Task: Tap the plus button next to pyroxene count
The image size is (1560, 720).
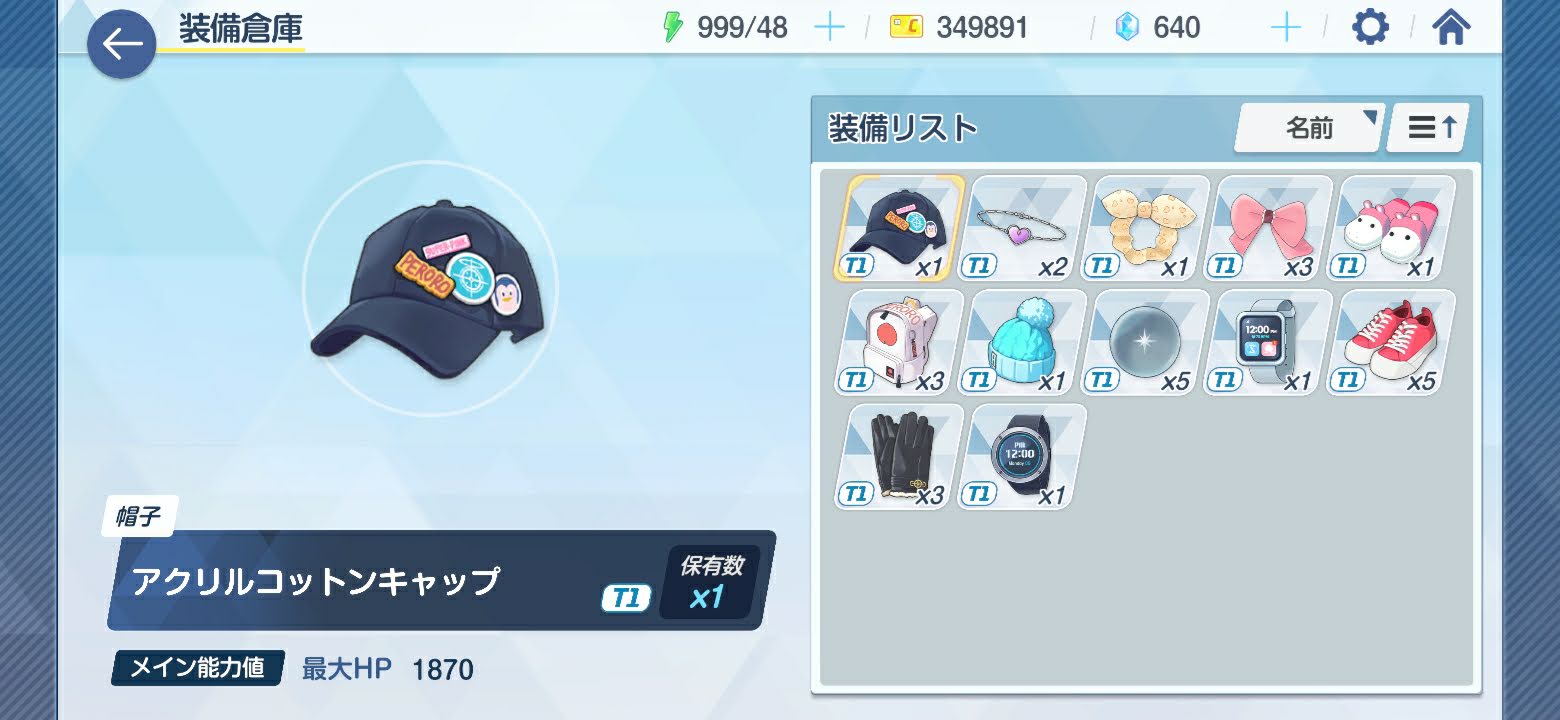Action: click(1285, 27)
